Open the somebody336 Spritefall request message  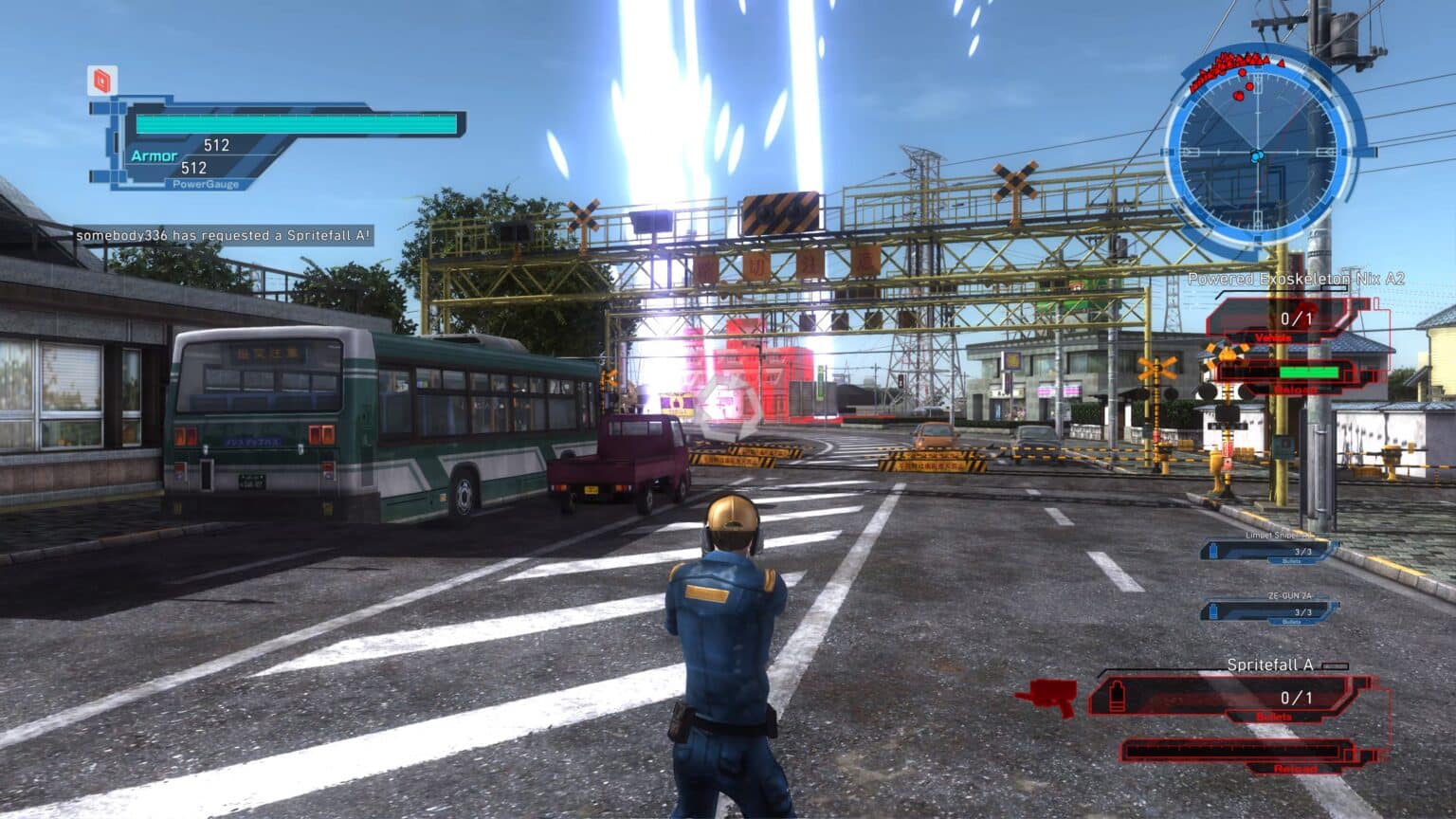point(224,235)
